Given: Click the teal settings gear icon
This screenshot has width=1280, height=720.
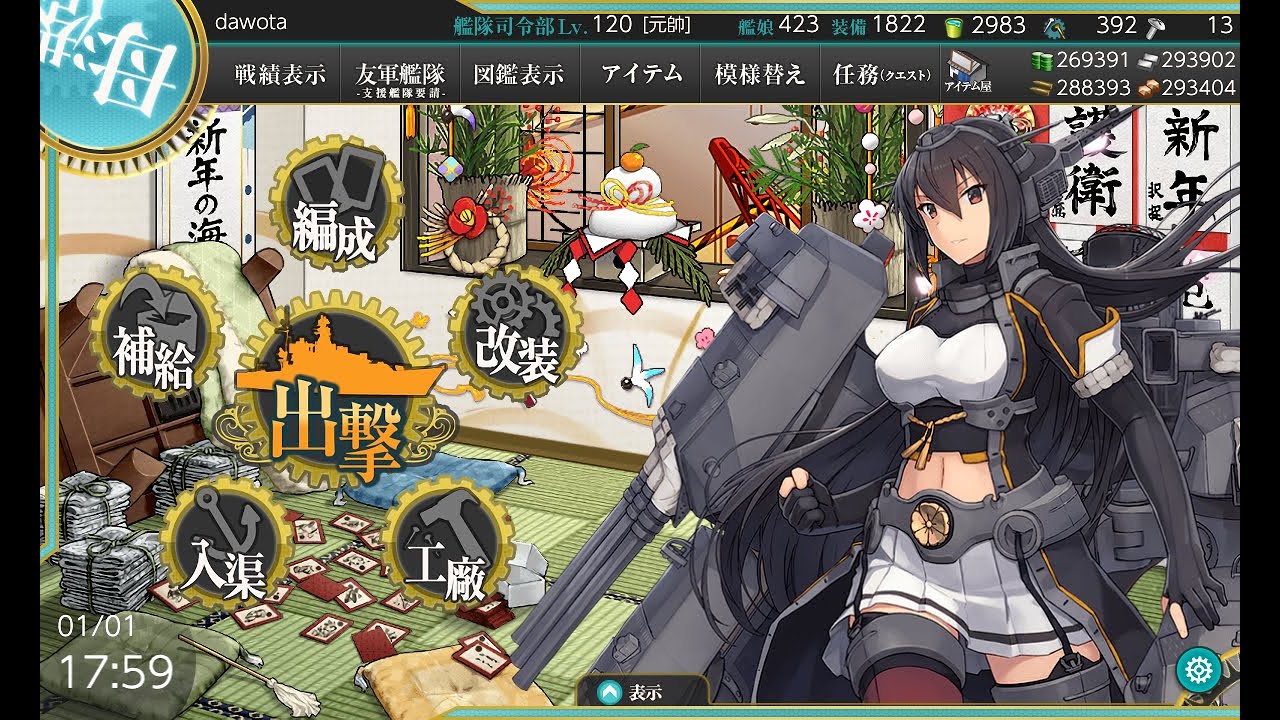Looking at the screenshot, I should pyautogui.click(x=1198, y=669).
